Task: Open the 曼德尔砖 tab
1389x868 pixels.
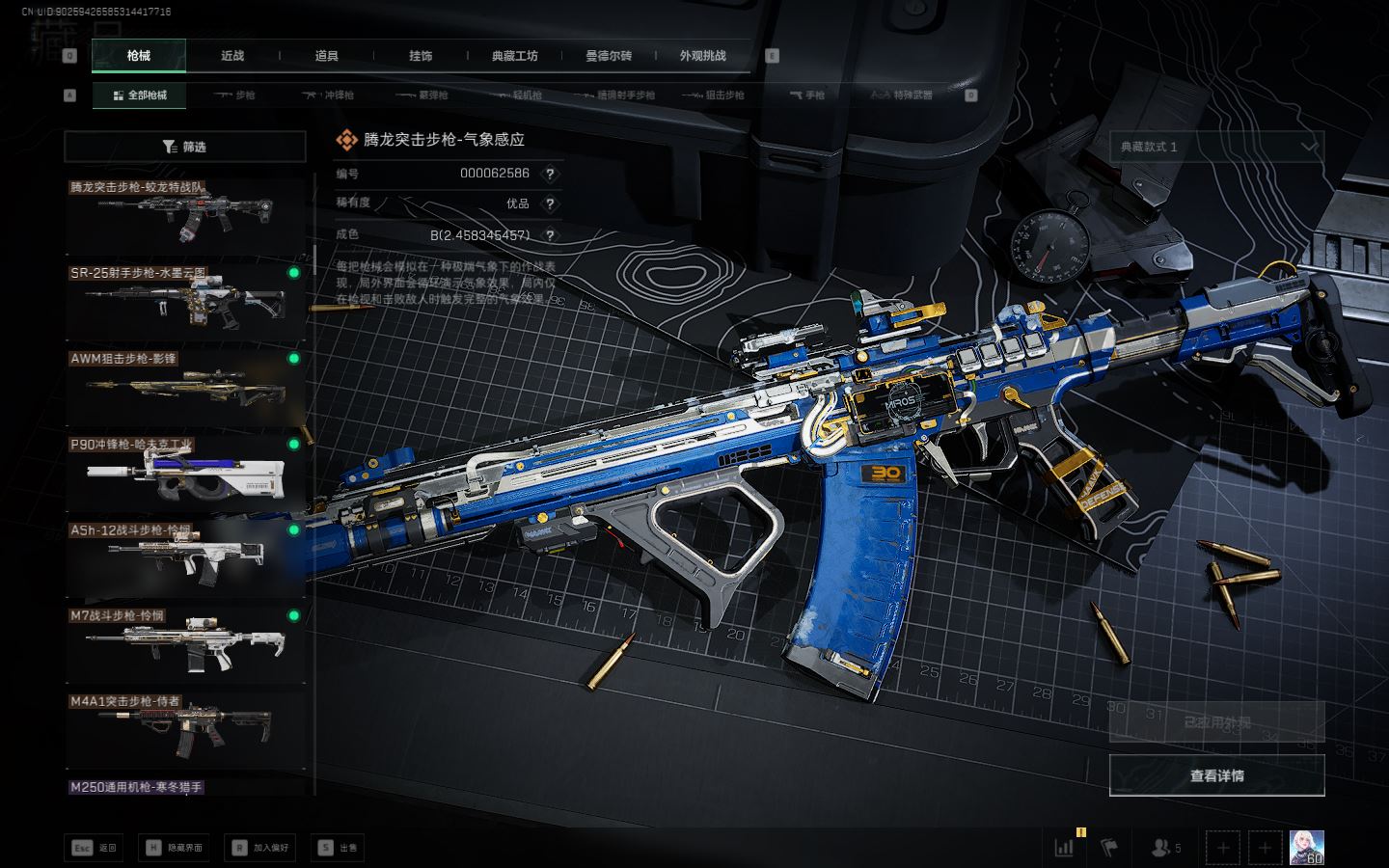Action: coord(609,56)
